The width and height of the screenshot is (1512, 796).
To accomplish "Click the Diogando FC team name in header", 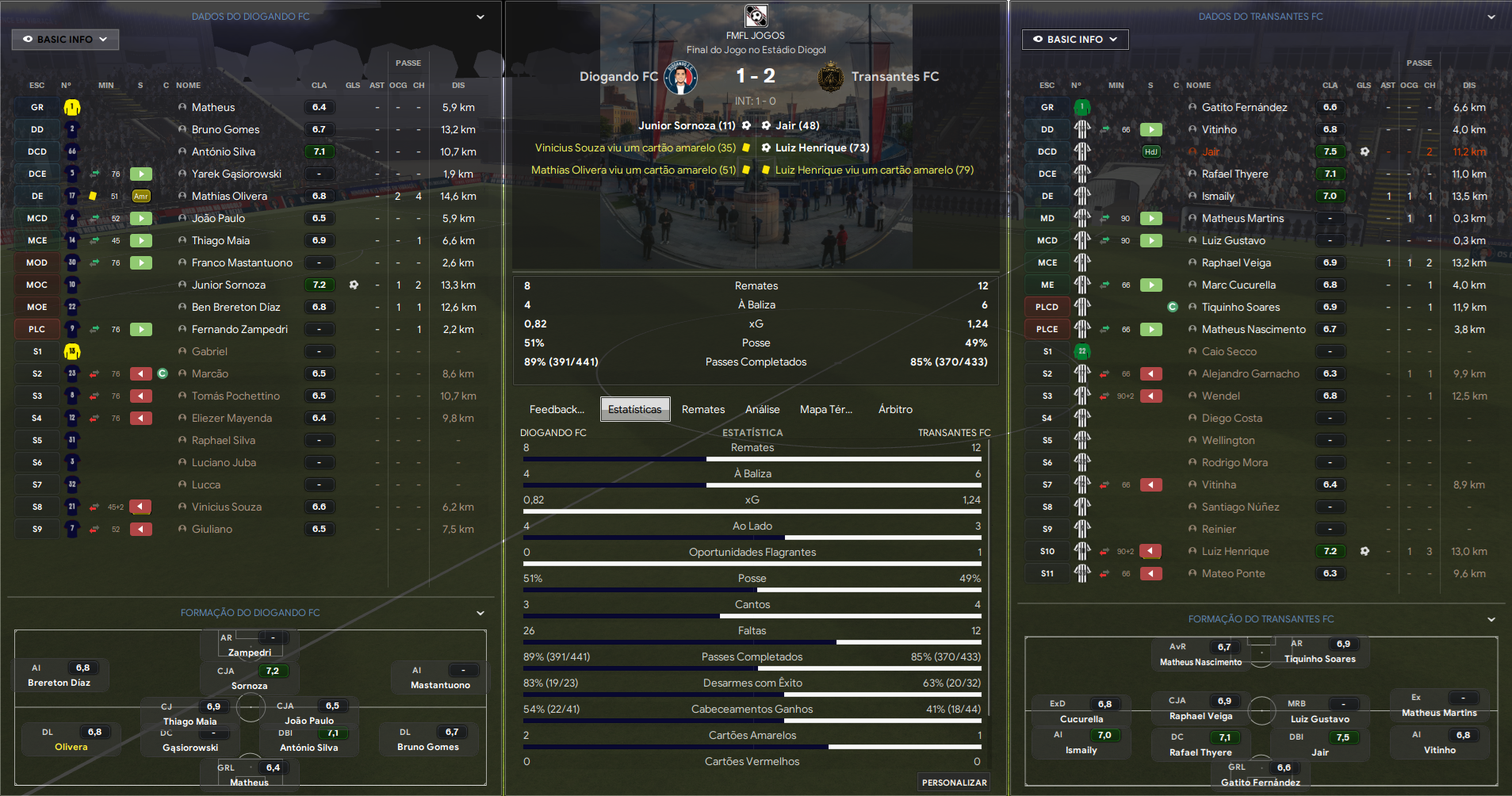I will coord(618,77).
